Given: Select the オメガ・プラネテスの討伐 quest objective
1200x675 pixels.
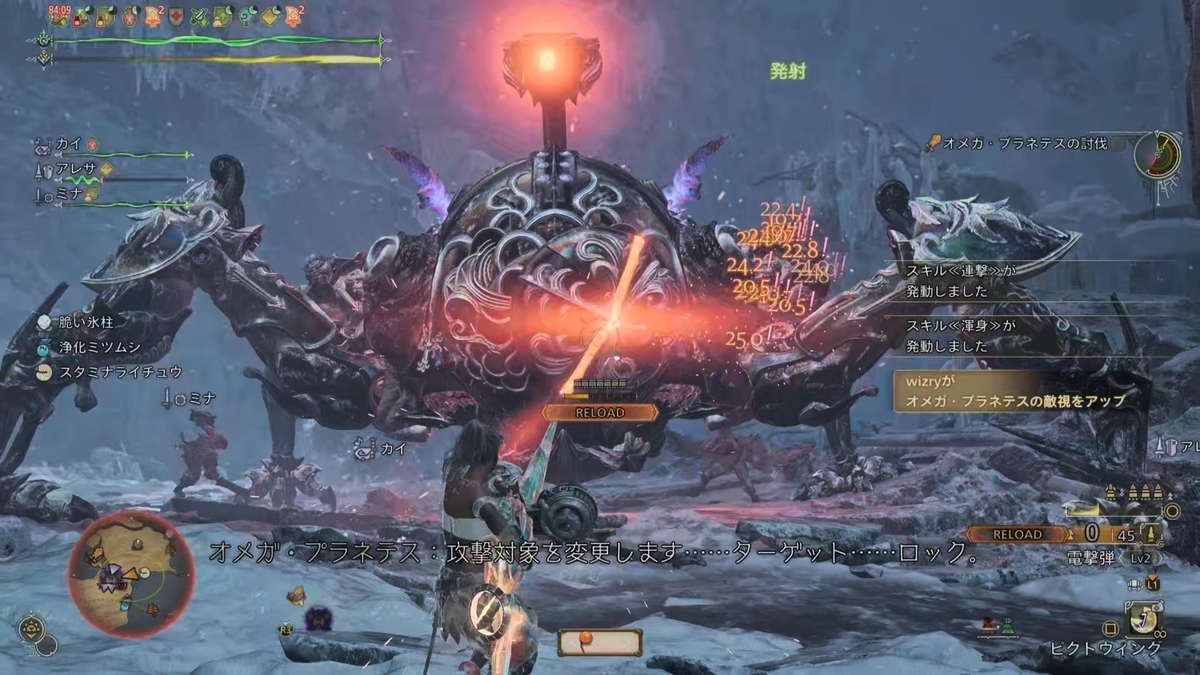Looking at the screenshot, I should [x=1028, y=144].
